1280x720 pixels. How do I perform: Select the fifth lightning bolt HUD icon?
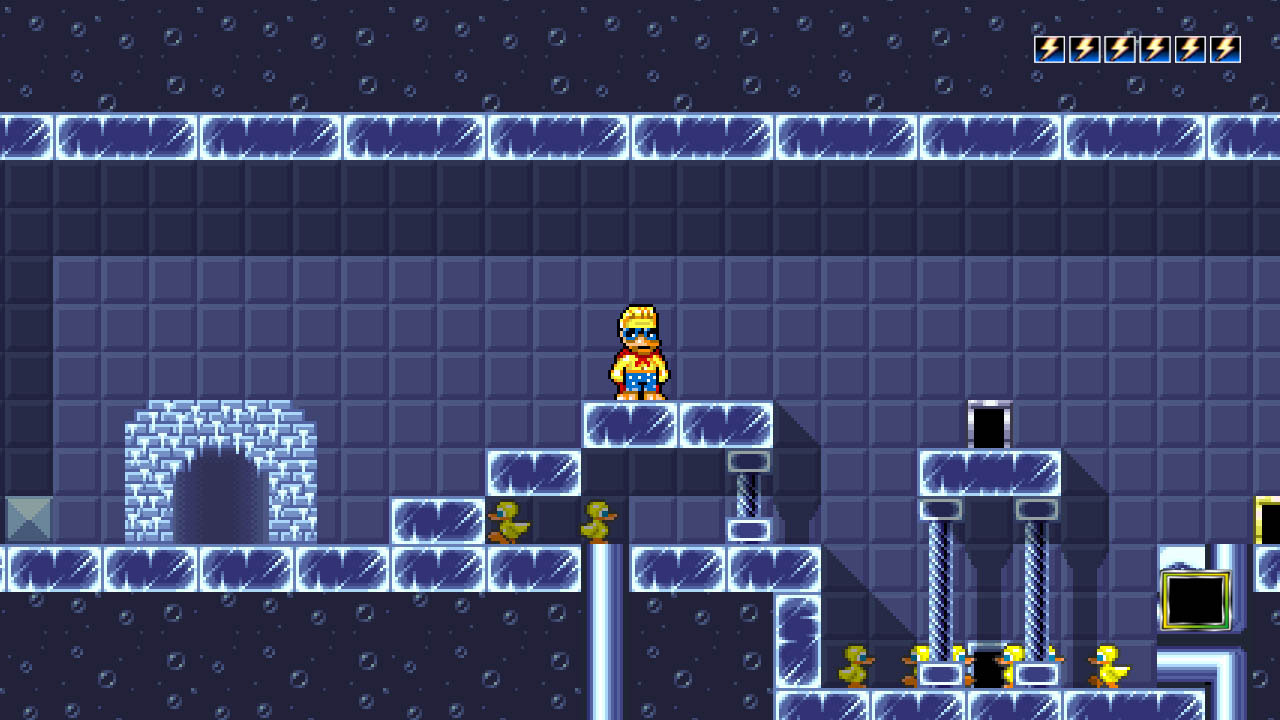(x=1189, y=47)
